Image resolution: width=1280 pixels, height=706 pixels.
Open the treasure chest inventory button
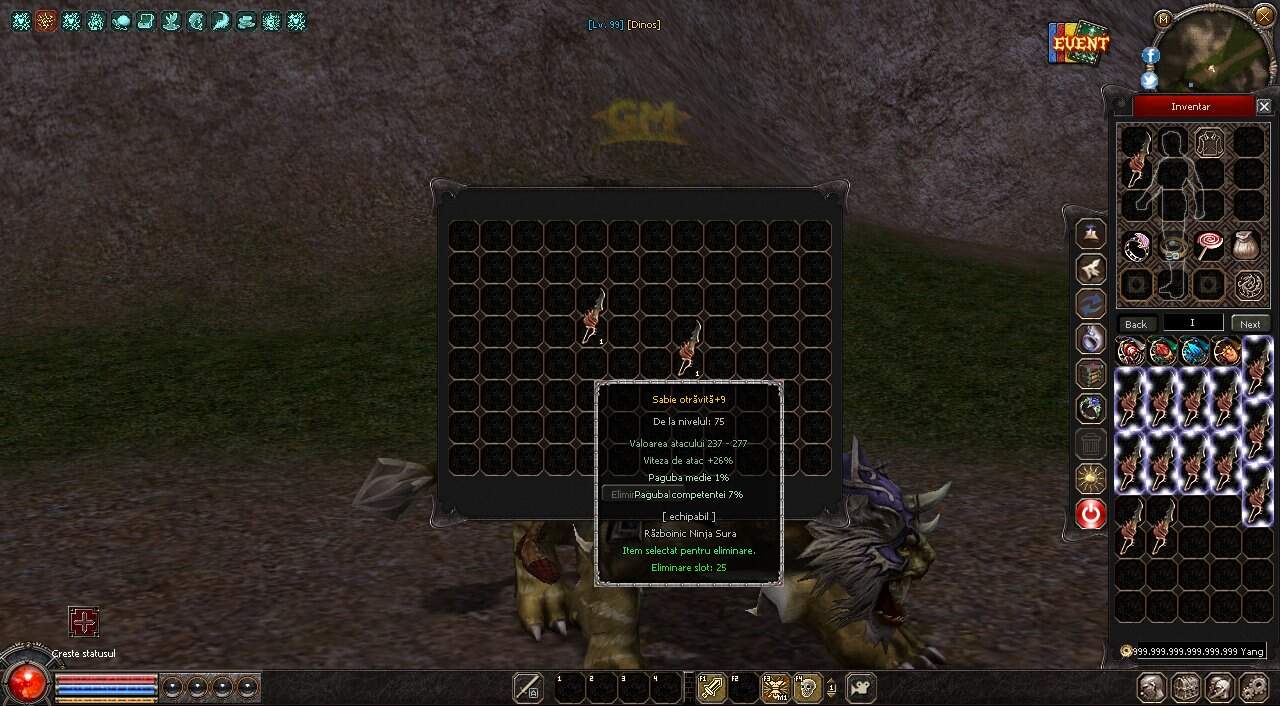[1186, 688]
